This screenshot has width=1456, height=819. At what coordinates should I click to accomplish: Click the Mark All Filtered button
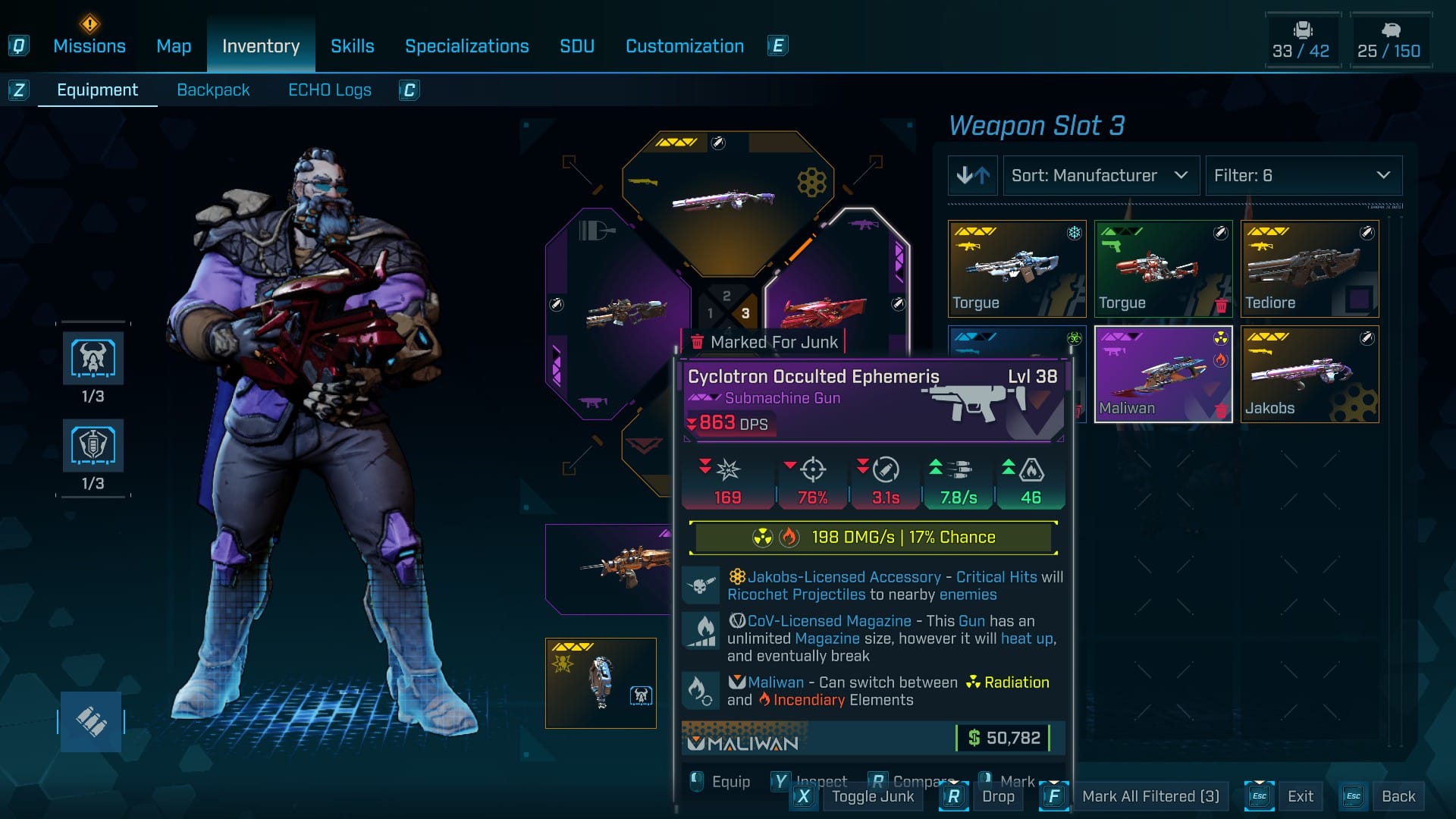(1150, 796)
